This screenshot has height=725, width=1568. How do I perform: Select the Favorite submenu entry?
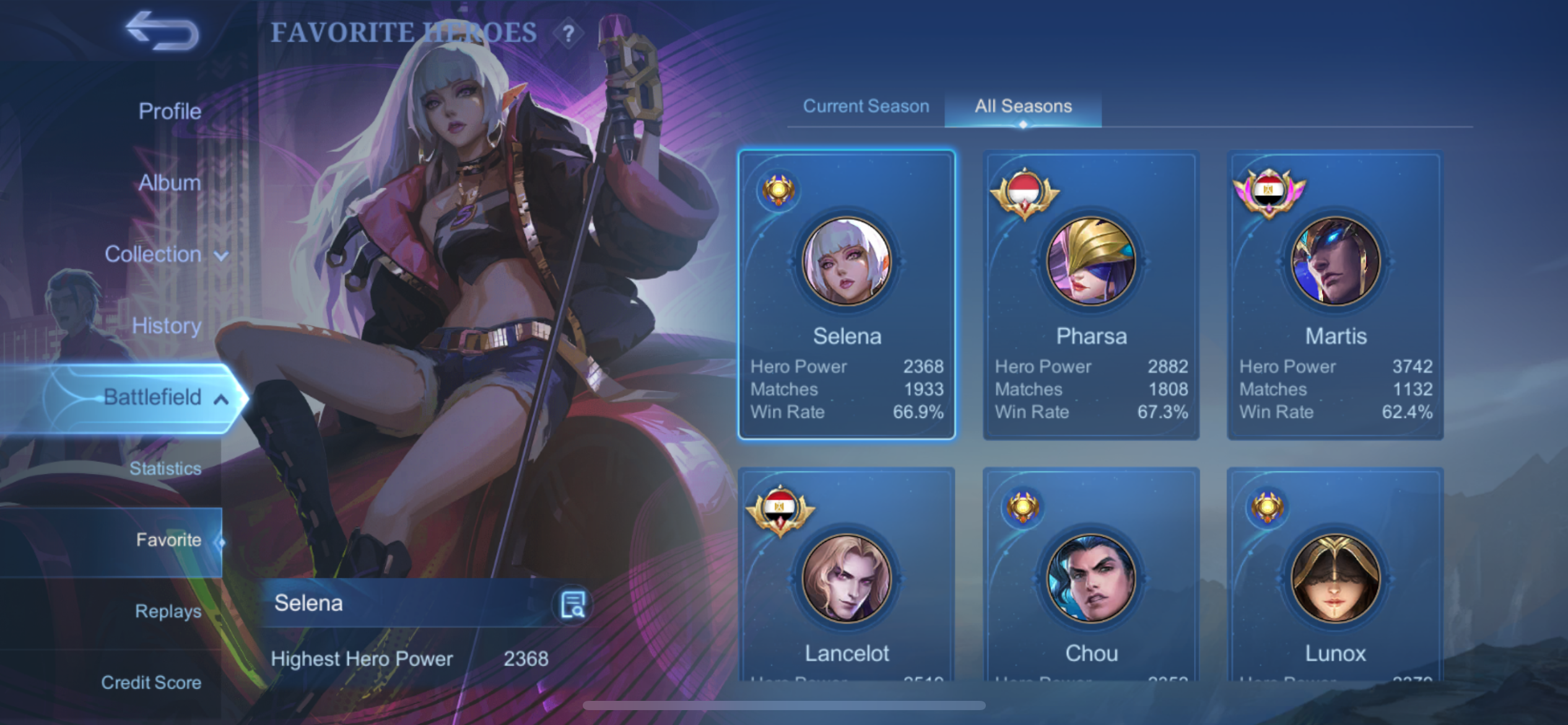click(168, 540)
